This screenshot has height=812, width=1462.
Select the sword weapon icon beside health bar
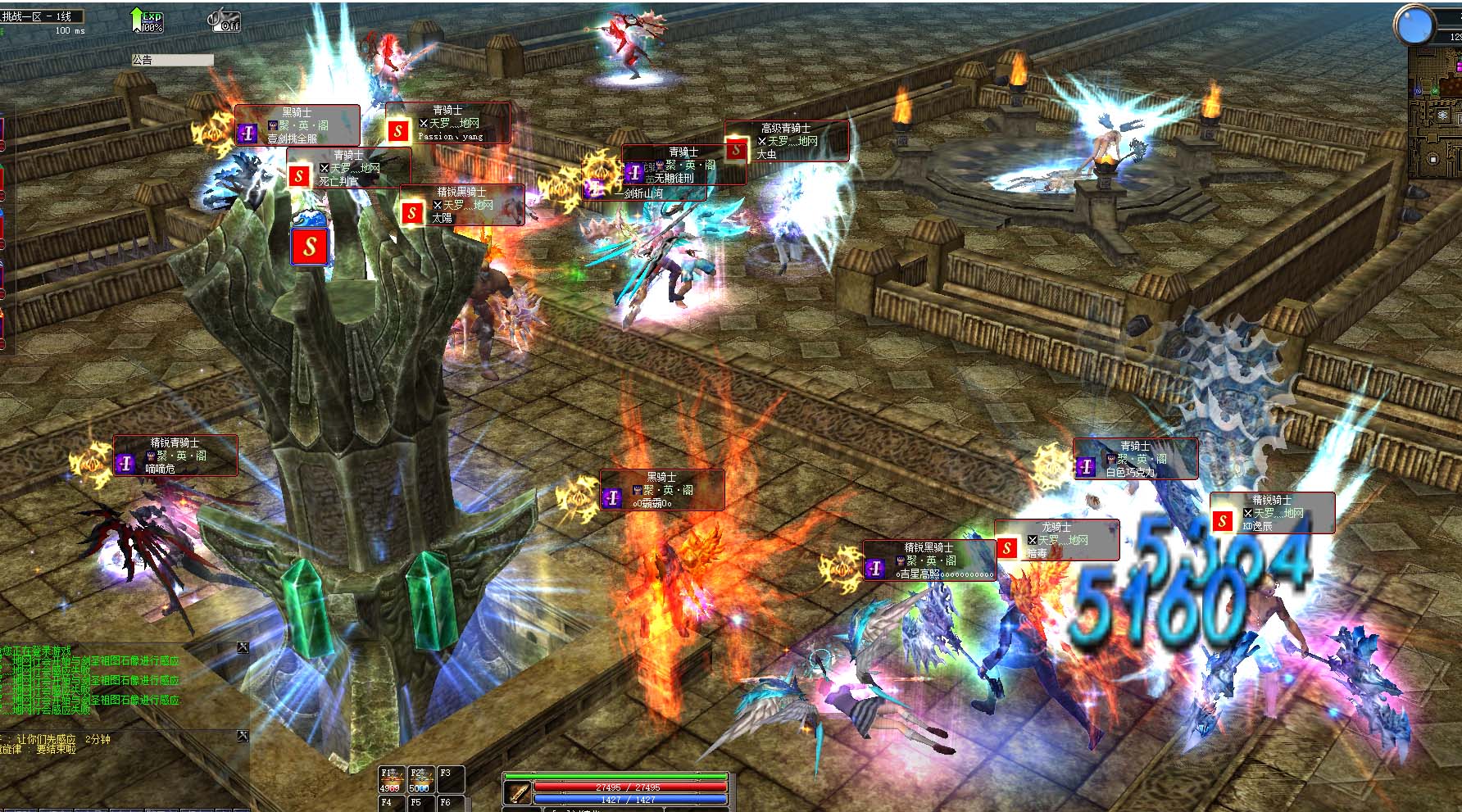pyautogui.click(x=517, y=792)
